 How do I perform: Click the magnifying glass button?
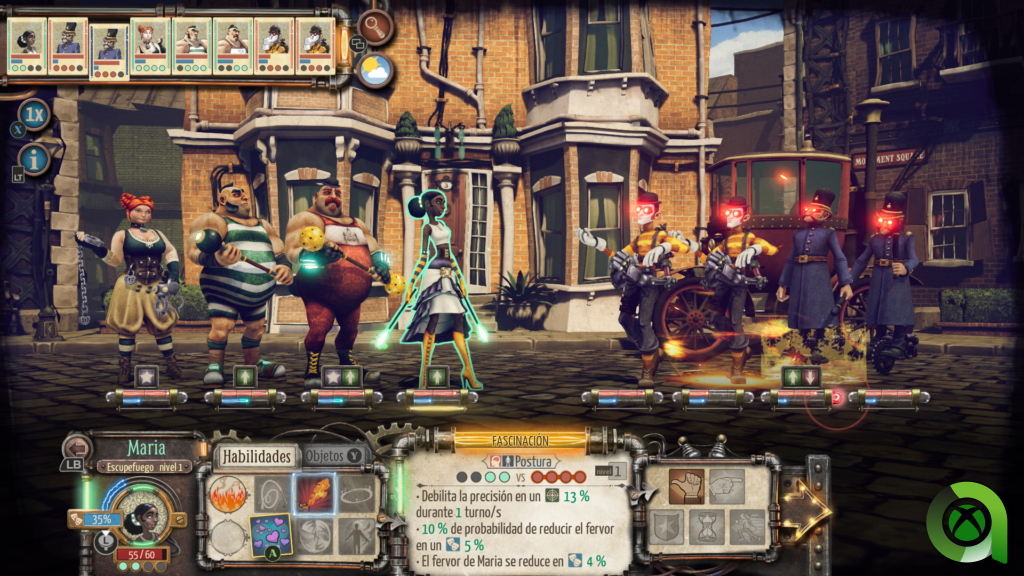click(376, 26)
